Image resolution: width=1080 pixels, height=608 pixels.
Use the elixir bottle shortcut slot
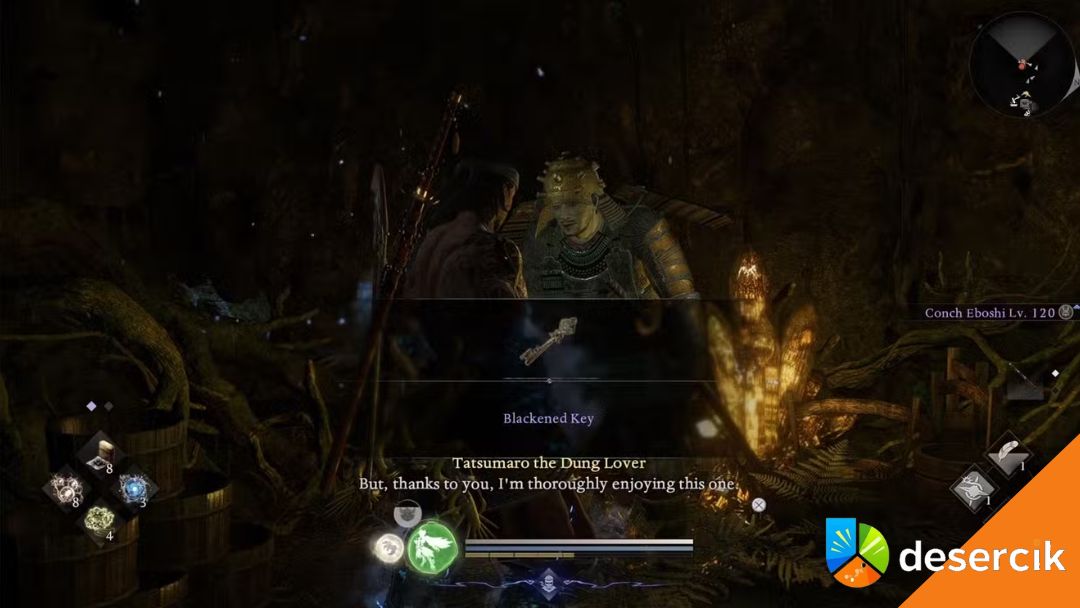pyautogui.click(x=100, y=456)
